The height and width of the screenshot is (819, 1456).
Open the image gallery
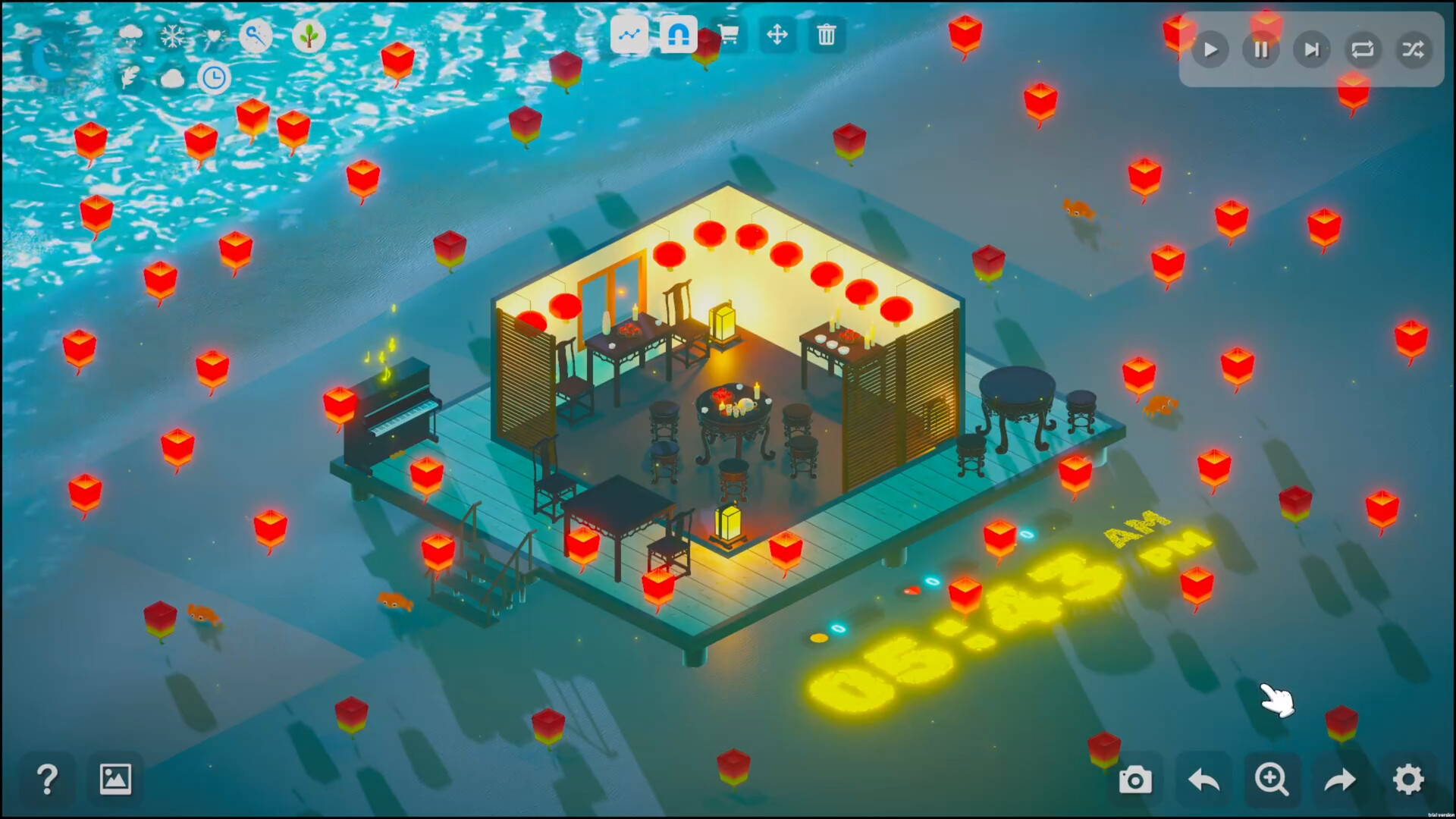[115, 777]
